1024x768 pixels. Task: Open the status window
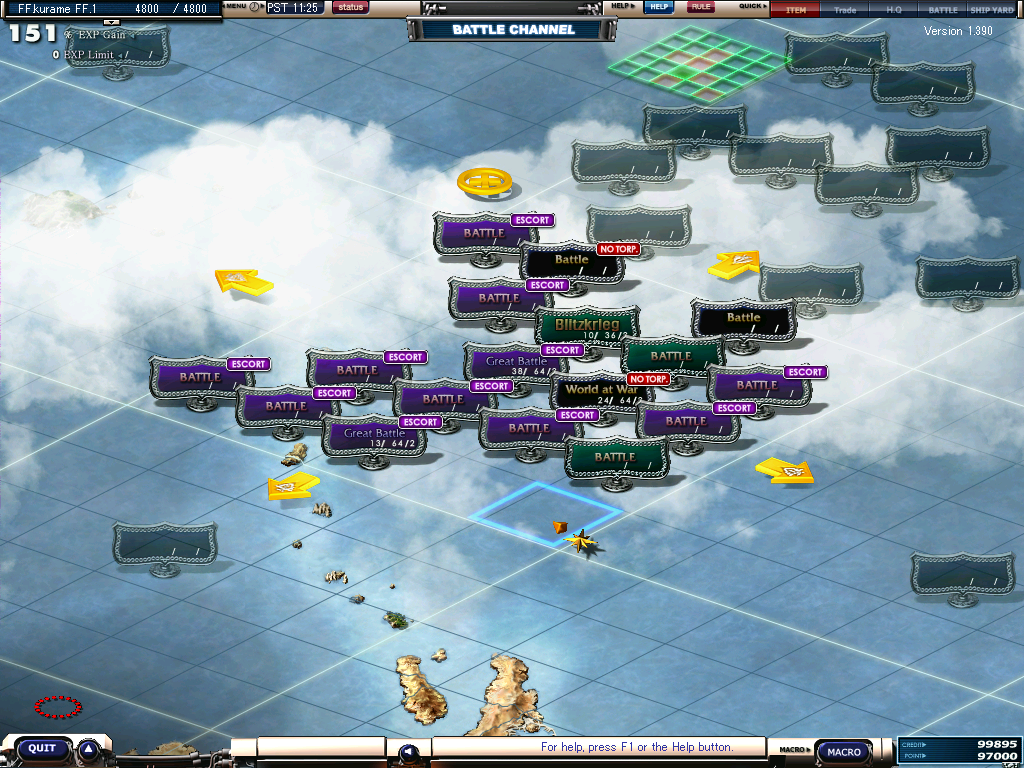pos(350,7)
